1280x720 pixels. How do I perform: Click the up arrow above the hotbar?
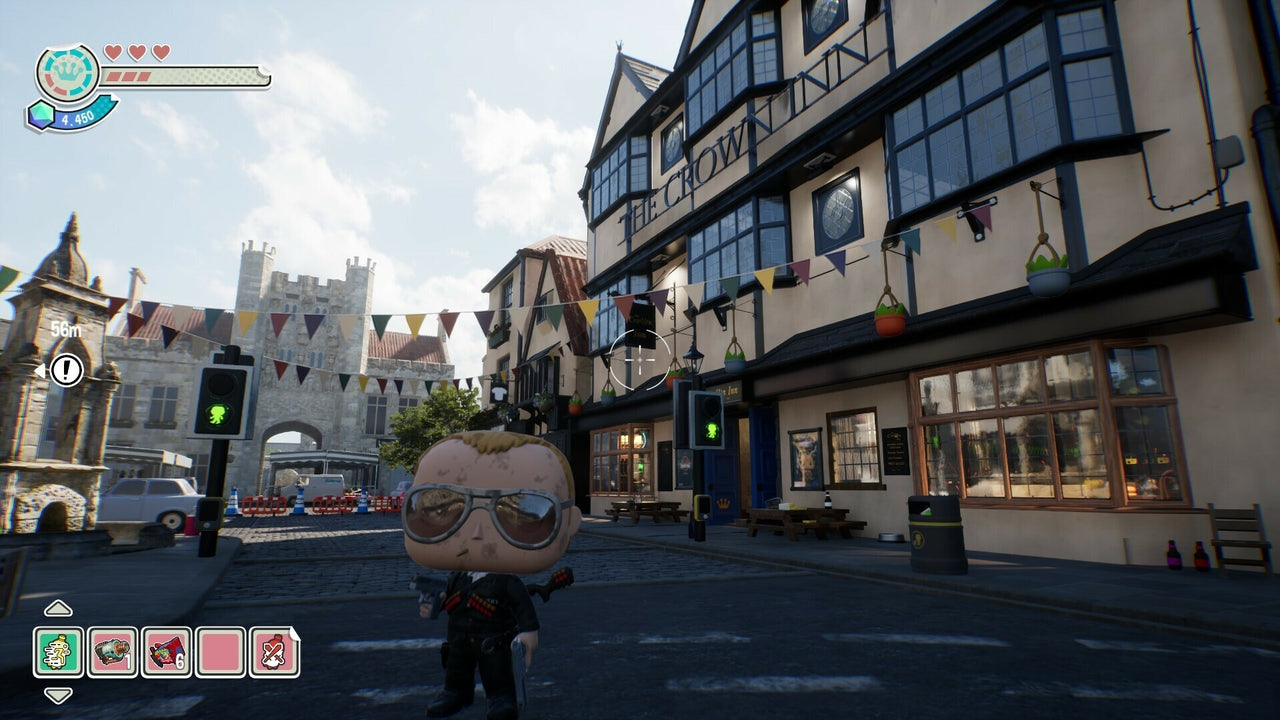(x=56, y=607)
